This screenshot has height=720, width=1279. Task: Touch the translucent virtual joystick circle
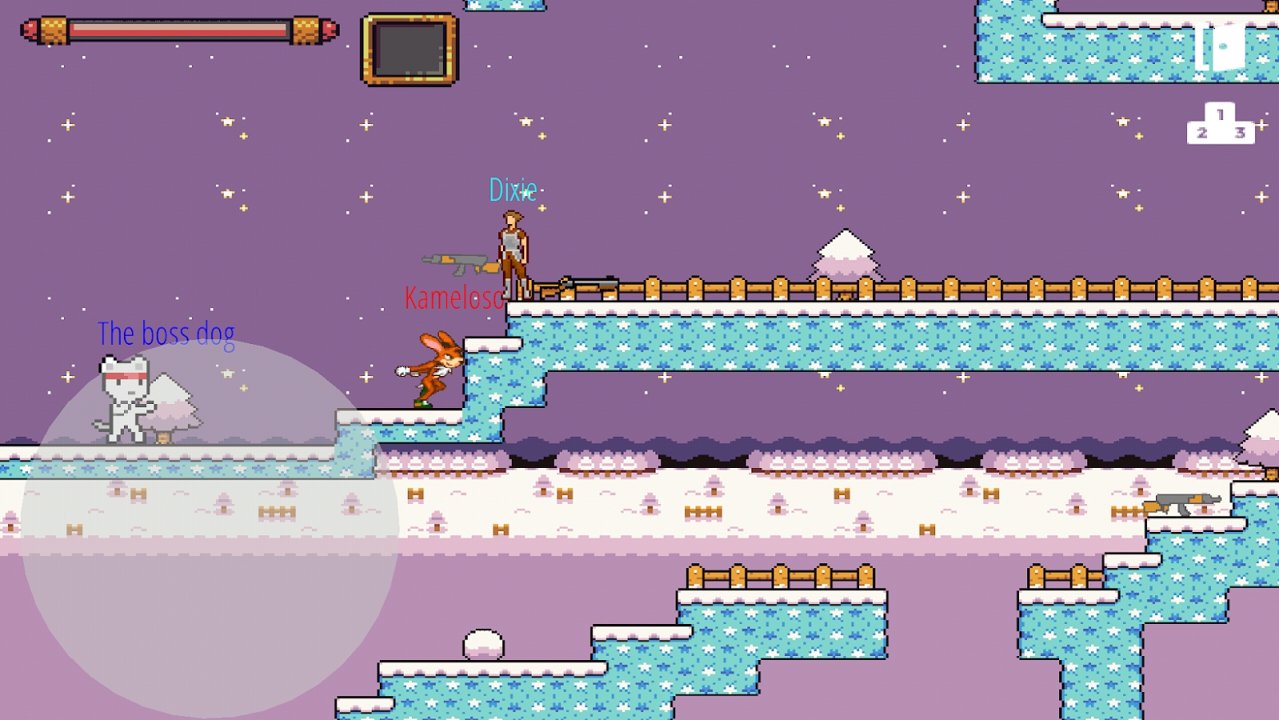point(210,528)
